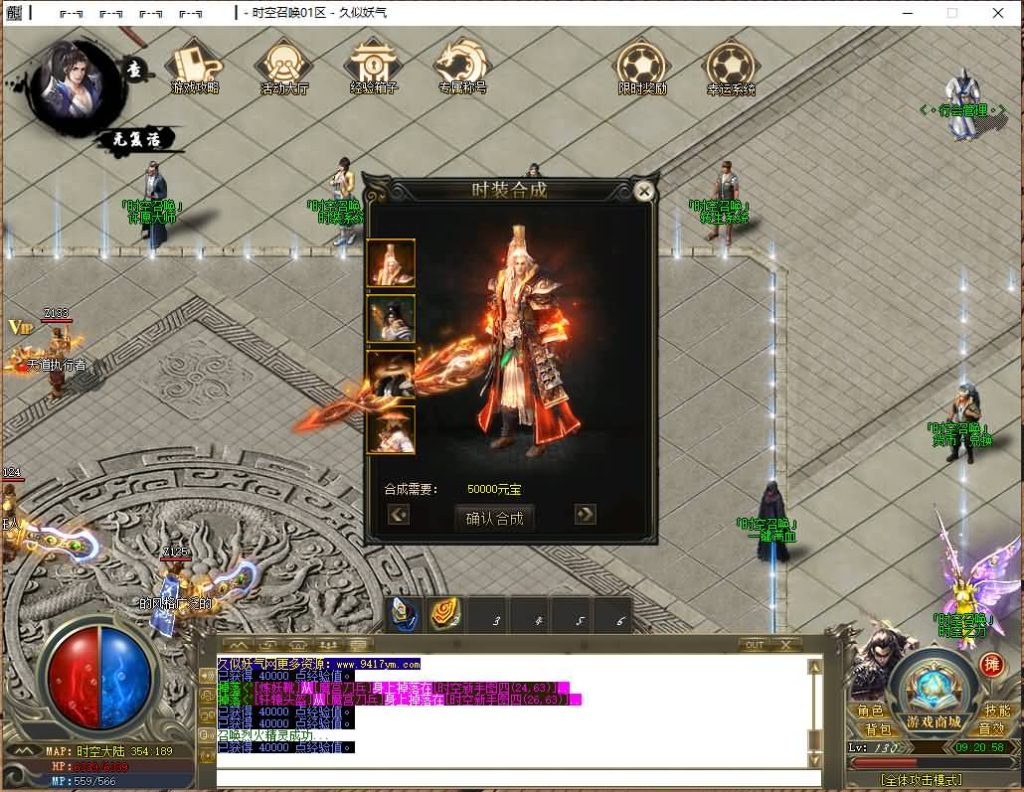Open the 活动大厅 activity hall
The width and height of the screenshot is (1024, 792).
pyautogui.click(x=284, y=67)
